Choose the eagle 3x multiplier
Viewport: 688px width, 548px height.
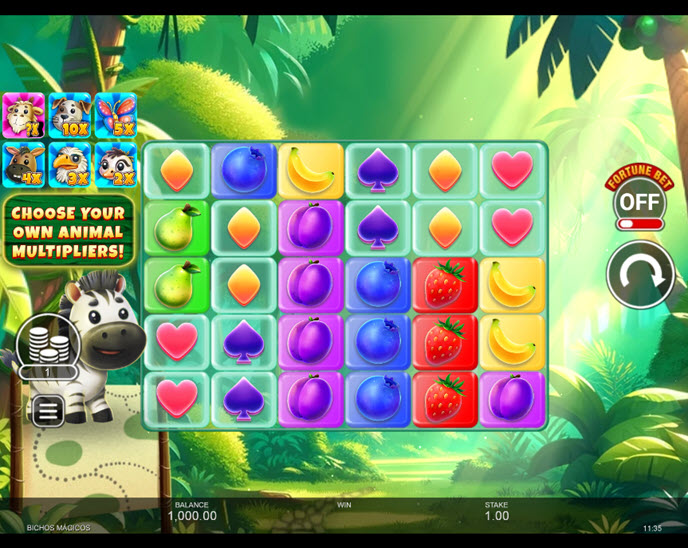(x=69, y=164)
